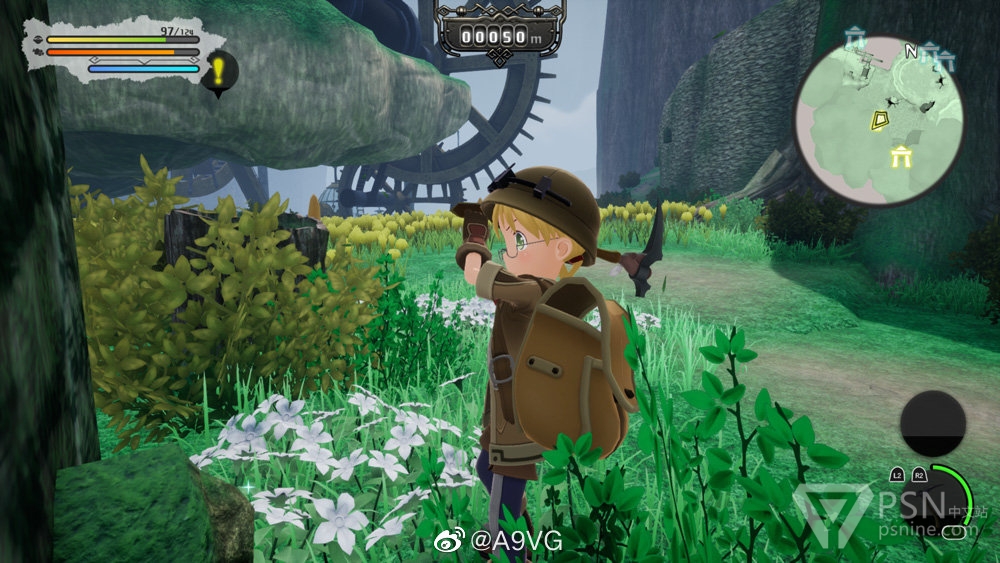Select the yellow gate marker on minimap

click(904, 157)
